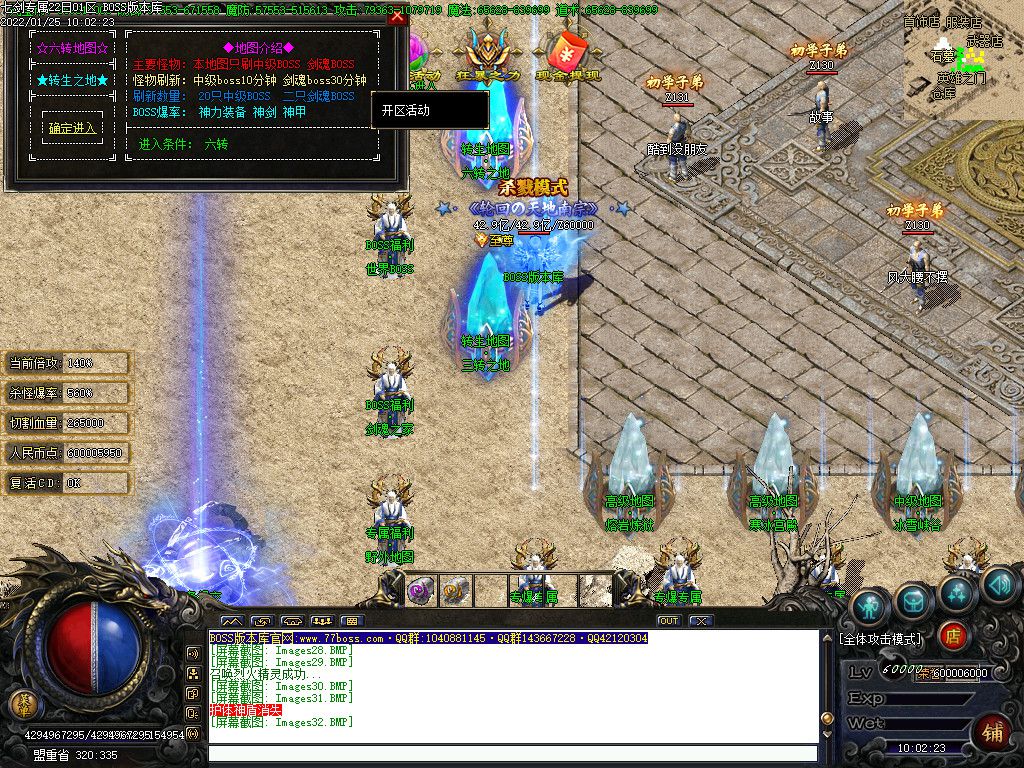Image resolution: width=1024 pixels, height=768 pixels.
Task: Open the 铺 stall button
Action: point(991,731)
